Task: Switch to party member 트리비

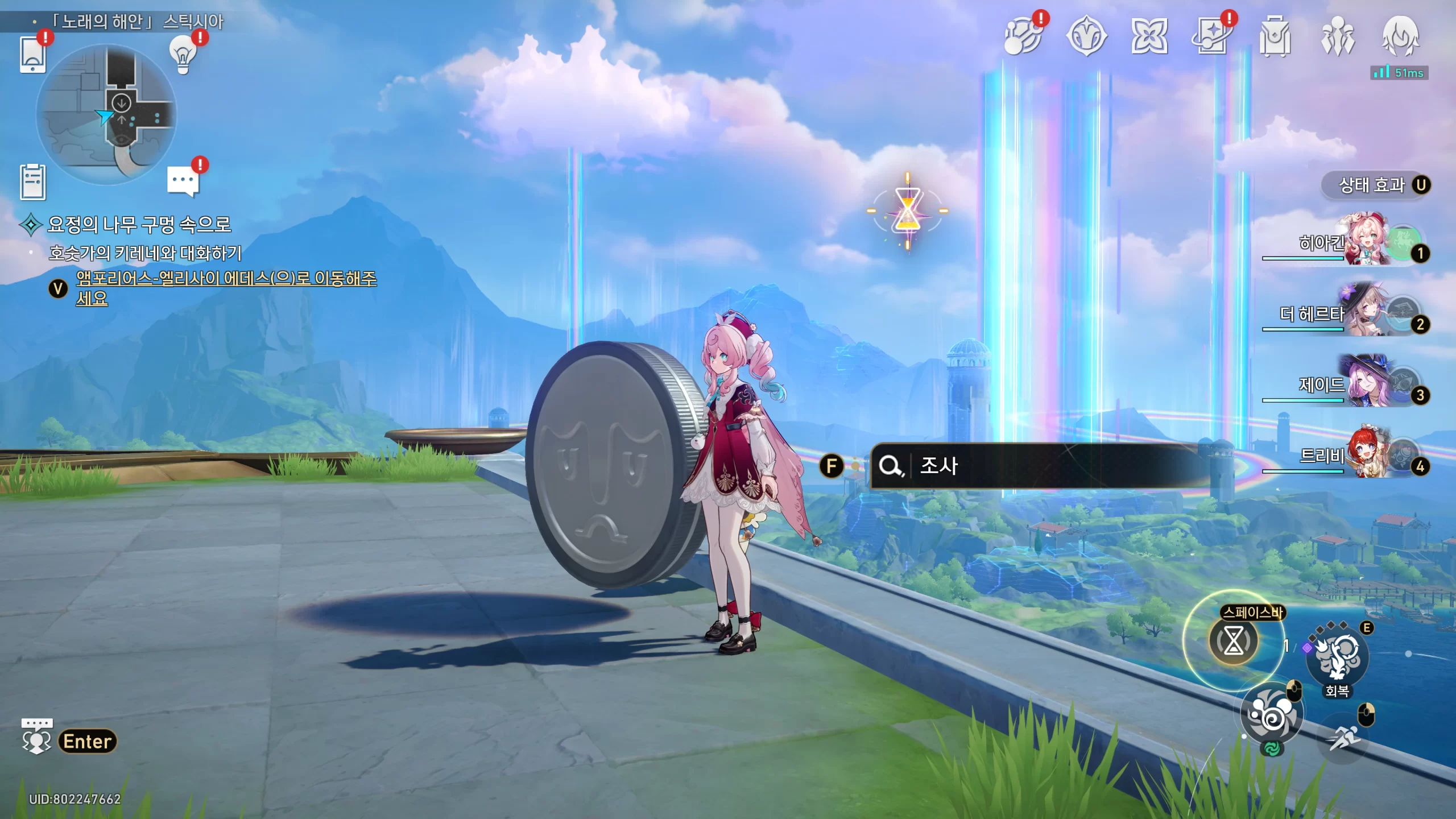Action: [x=1365, y=454]
